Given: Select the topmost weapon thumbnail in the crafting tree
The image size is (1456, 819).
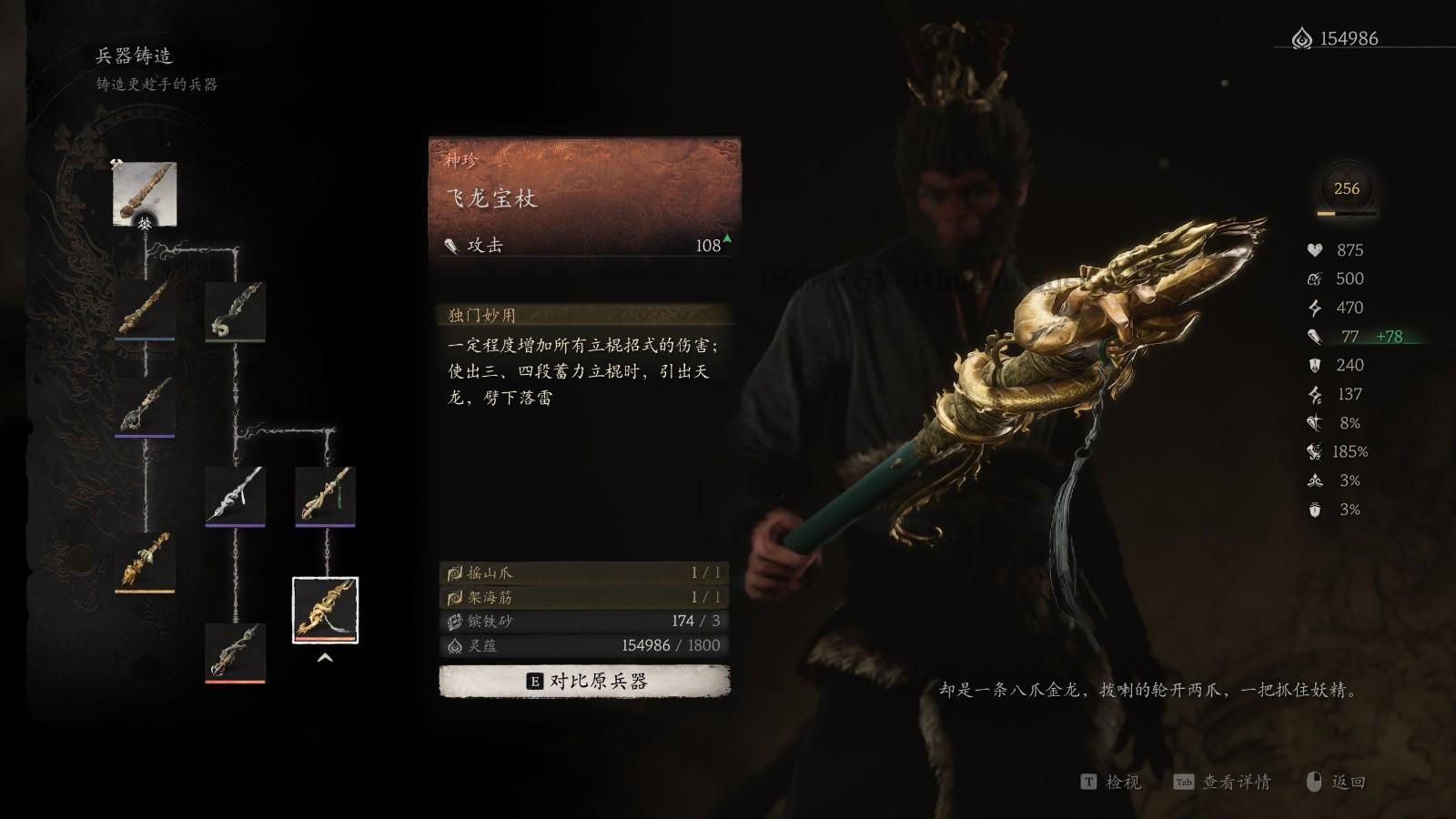Looking at the screenshot, I should coord(144,193).
